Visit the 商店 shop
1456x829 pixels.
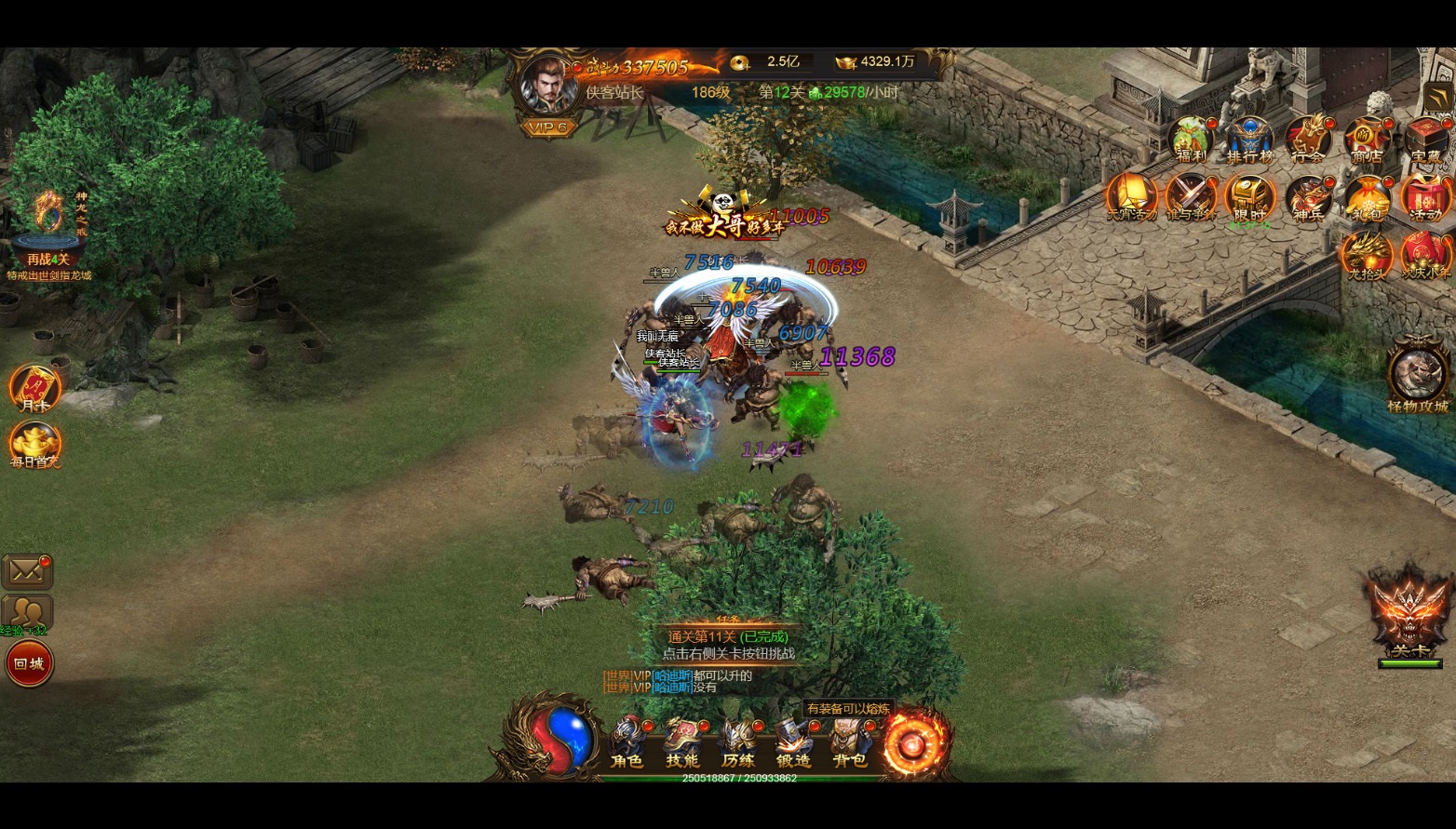click(1367, 140)
